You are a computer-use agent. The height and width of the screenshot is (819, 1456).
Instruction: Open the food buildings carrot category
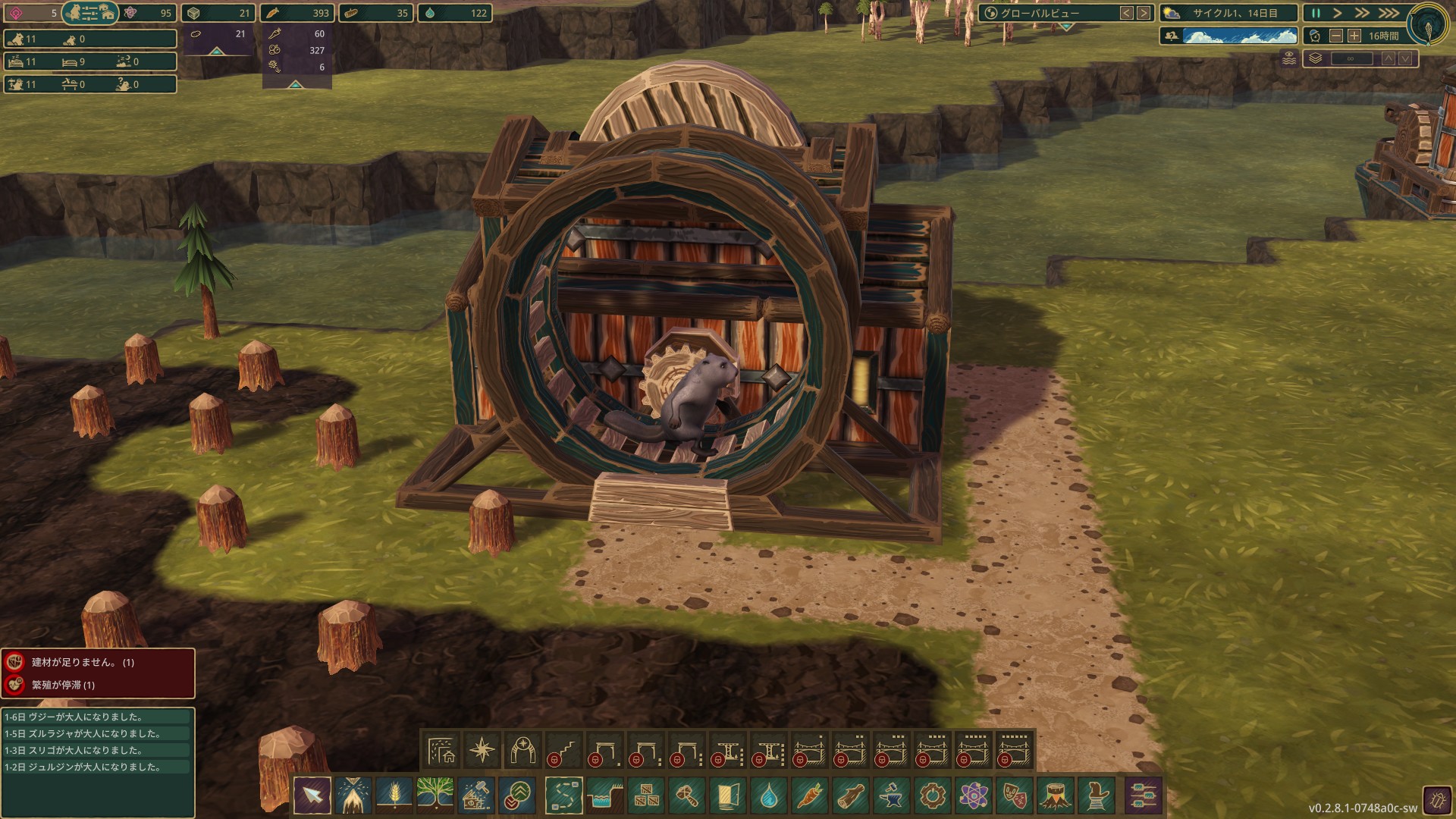(809, 795)
